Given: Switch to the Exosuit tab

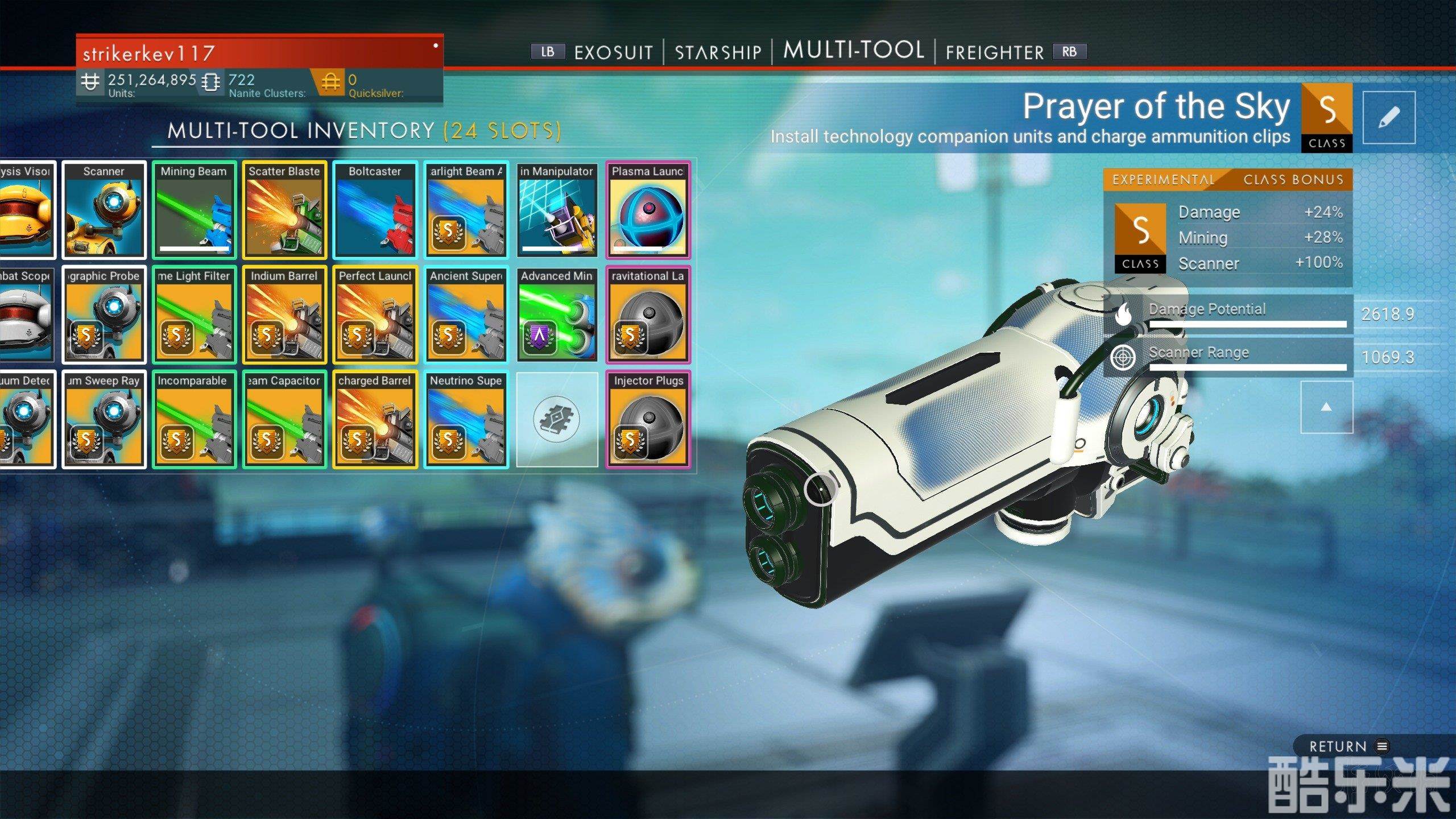Looking at the screenshot, I should [613, 52].
